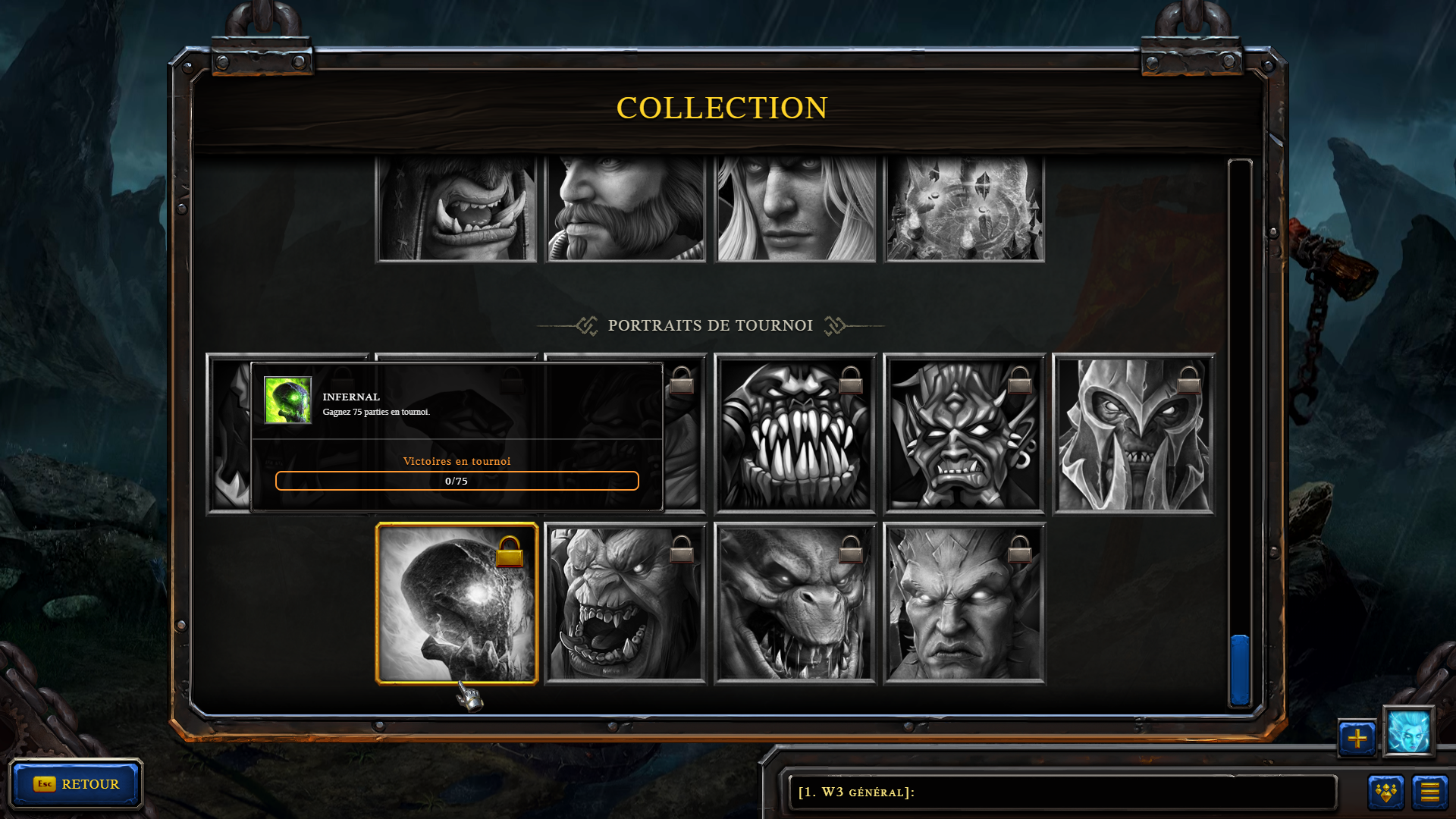Pick the helmeted armored warrior portrait
This screenshot has width=1456, height=819.
coord(1133,435)
